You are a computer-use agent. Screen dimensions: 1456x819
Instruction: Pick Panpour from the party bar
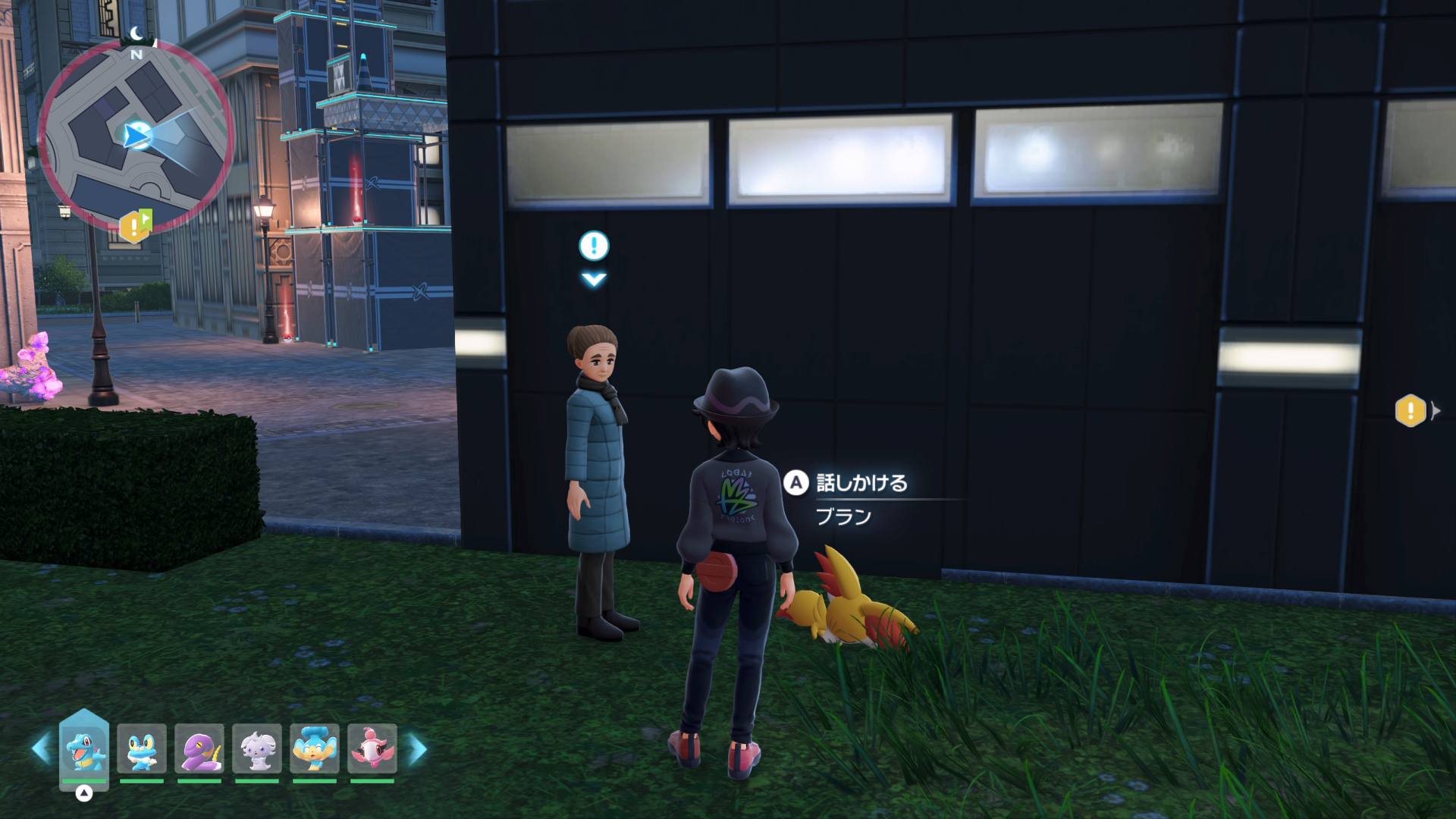point(315,748)
